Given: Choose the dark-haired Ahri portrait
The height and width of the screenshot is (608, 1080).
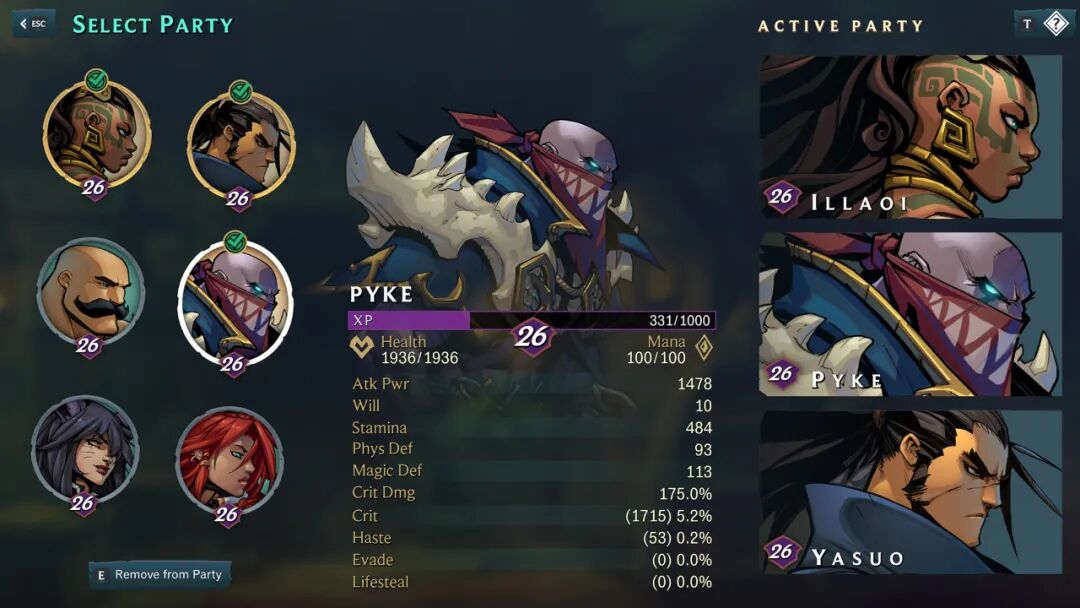Looking at the screenshot, I should [x=85, y=451].
